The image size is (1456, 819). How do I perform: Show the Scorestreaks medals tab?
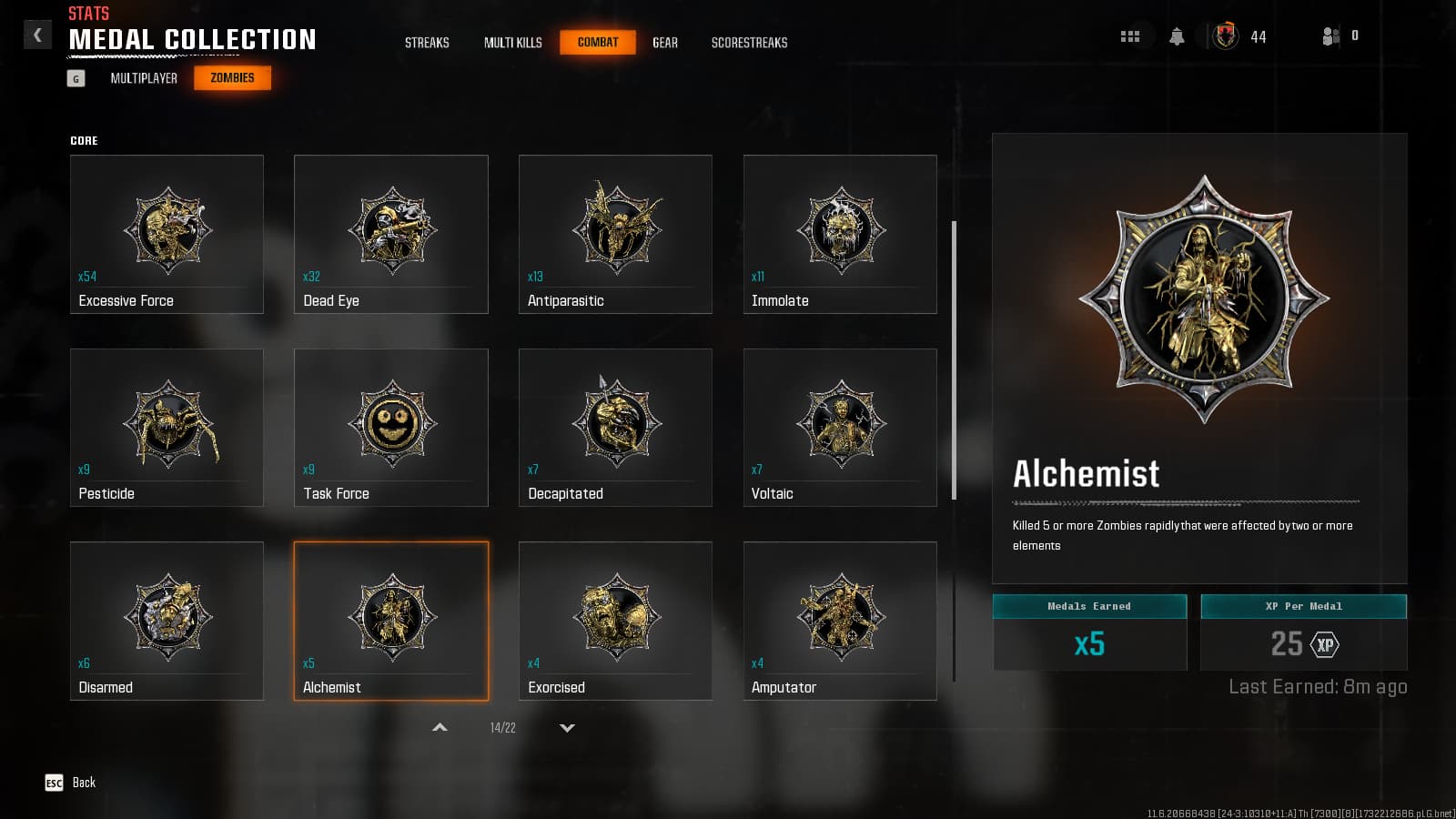(749, 43)
